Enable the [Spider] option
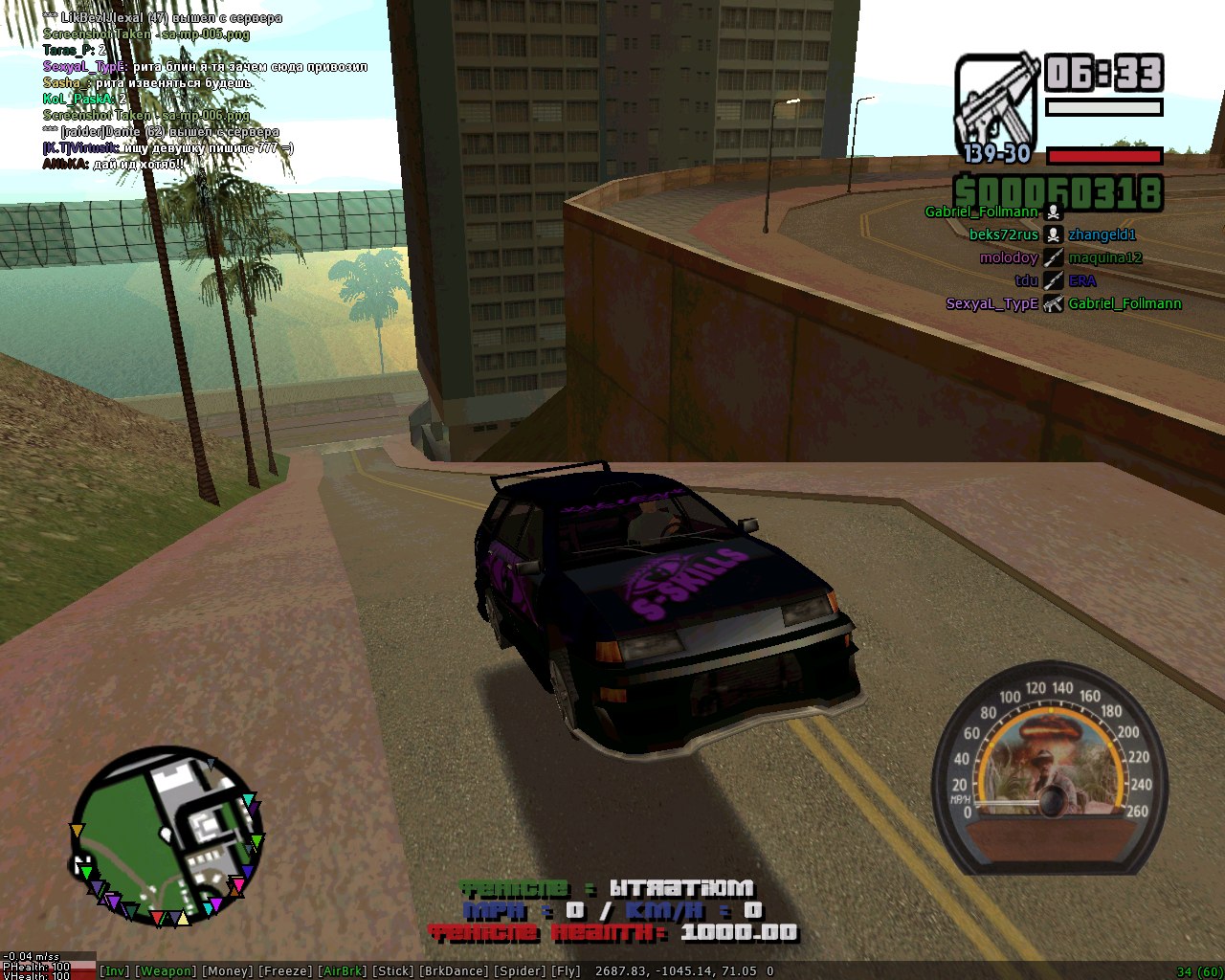Viewport: 1225px width, 980px height. pos(519,970)
